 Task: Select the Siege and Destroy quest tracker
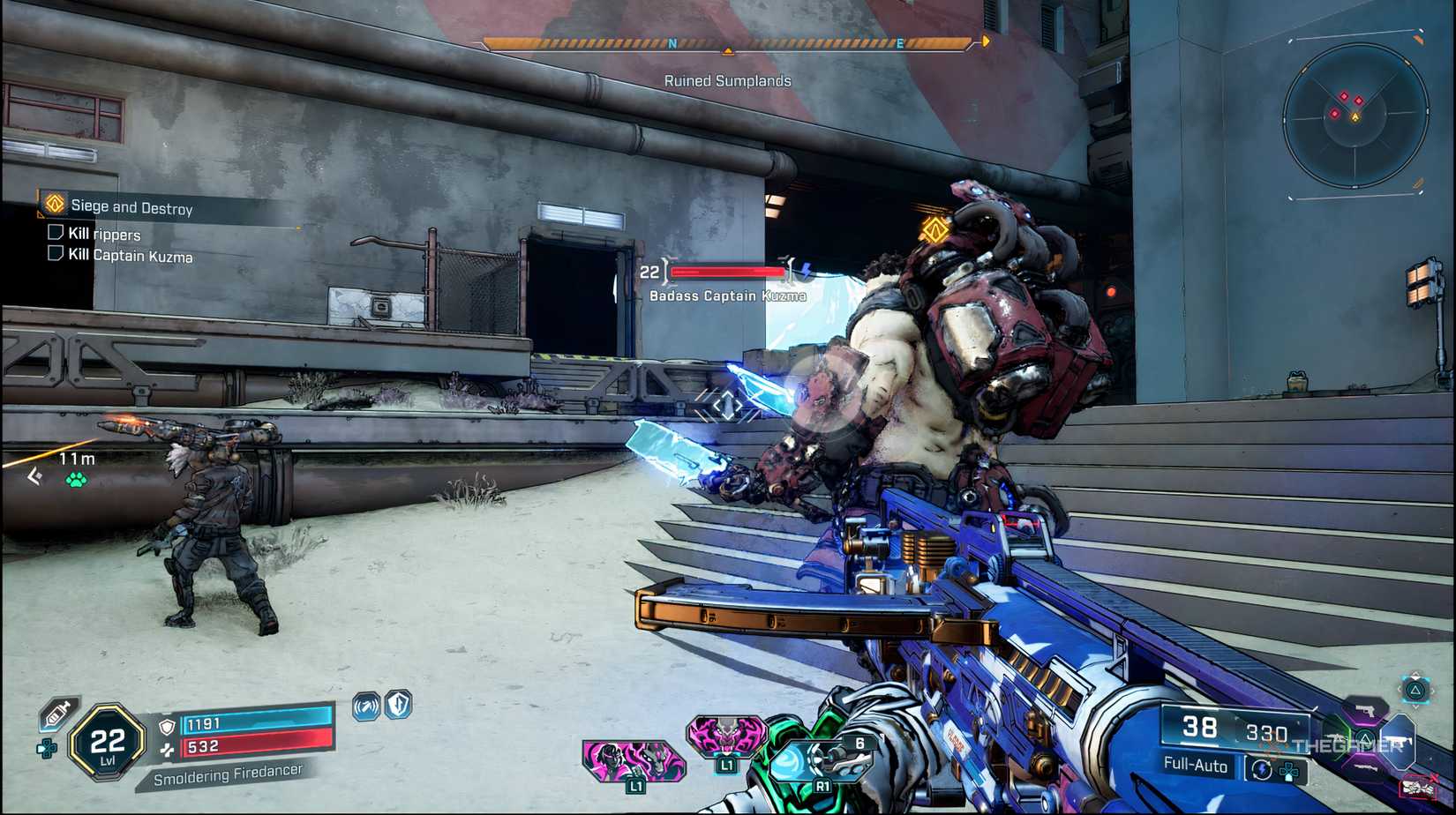[131, 207]
